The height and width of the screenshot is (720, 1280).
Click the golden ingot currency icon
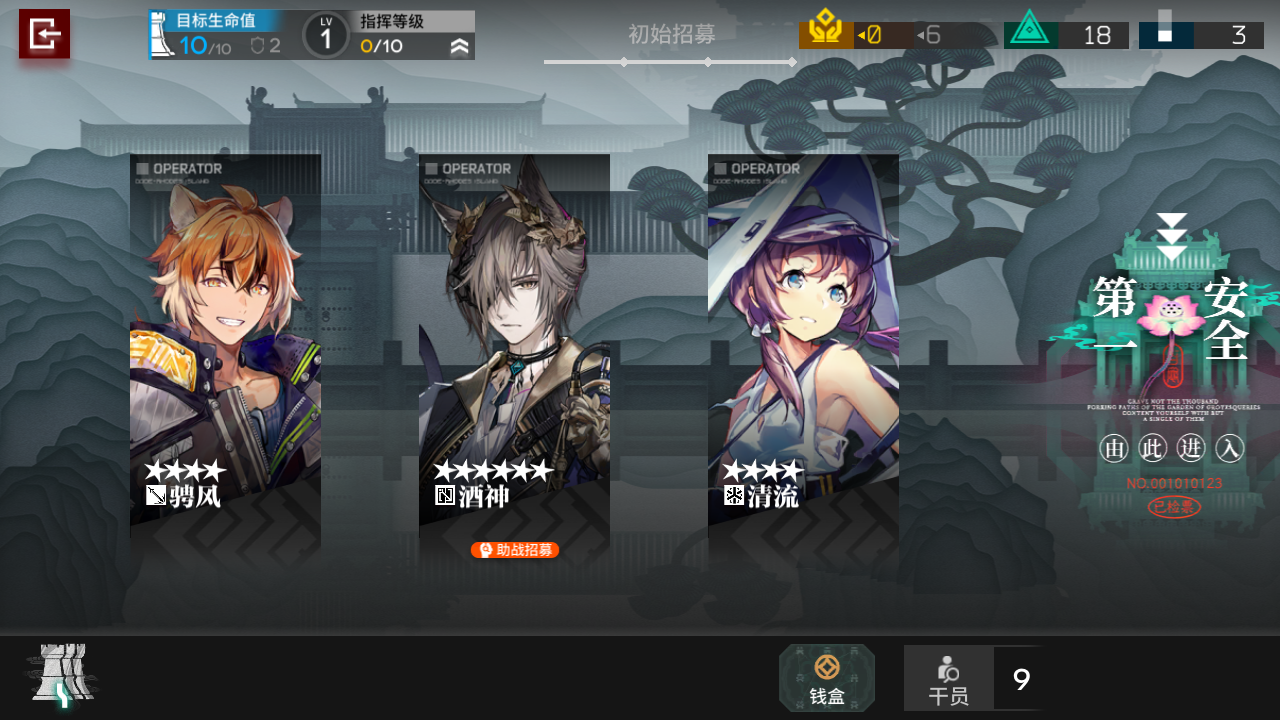tap(826, 25)
